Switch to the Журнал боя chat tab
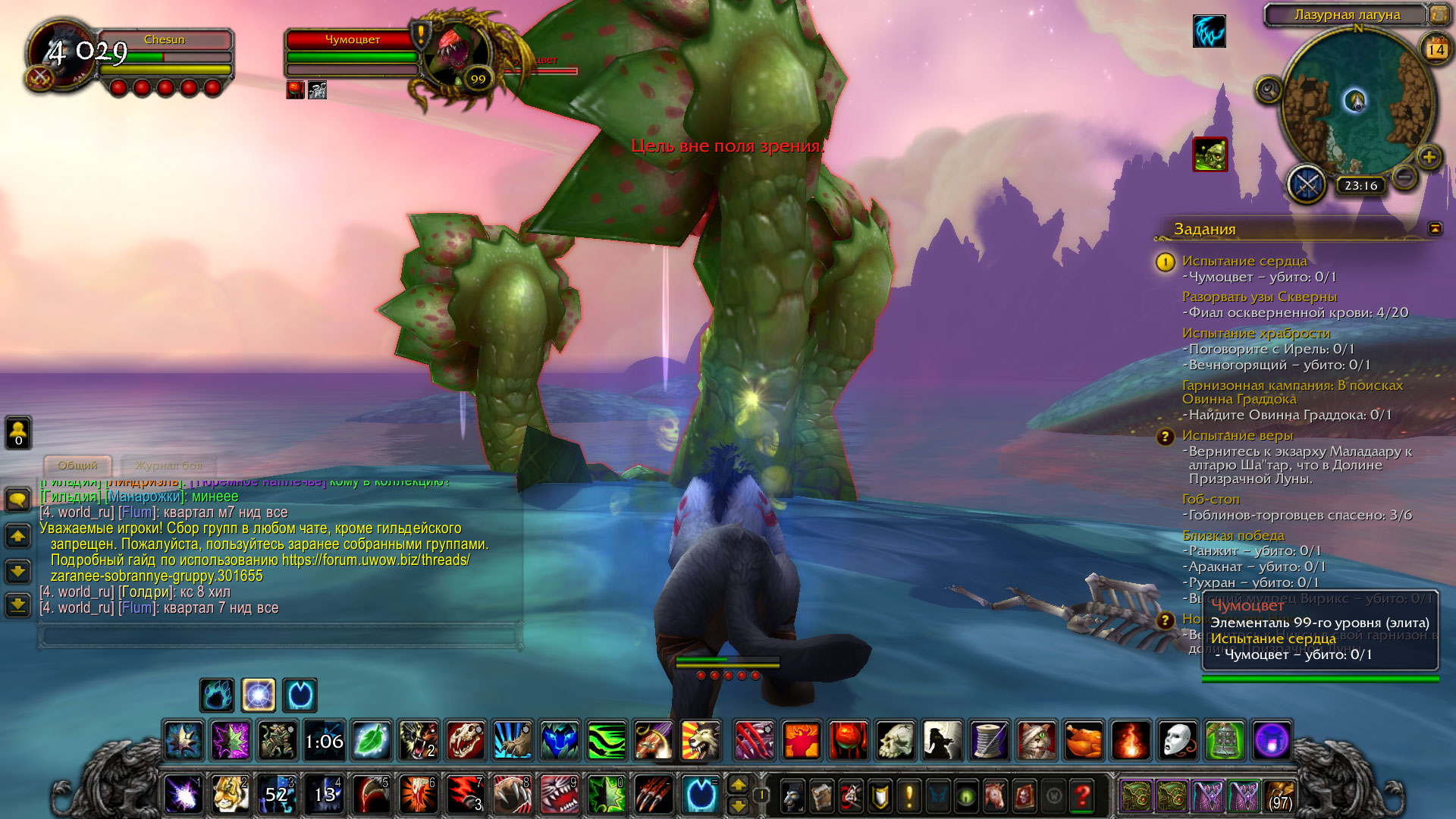The image size is (1456, 819). pyautogui.click(x=168, y=465)
